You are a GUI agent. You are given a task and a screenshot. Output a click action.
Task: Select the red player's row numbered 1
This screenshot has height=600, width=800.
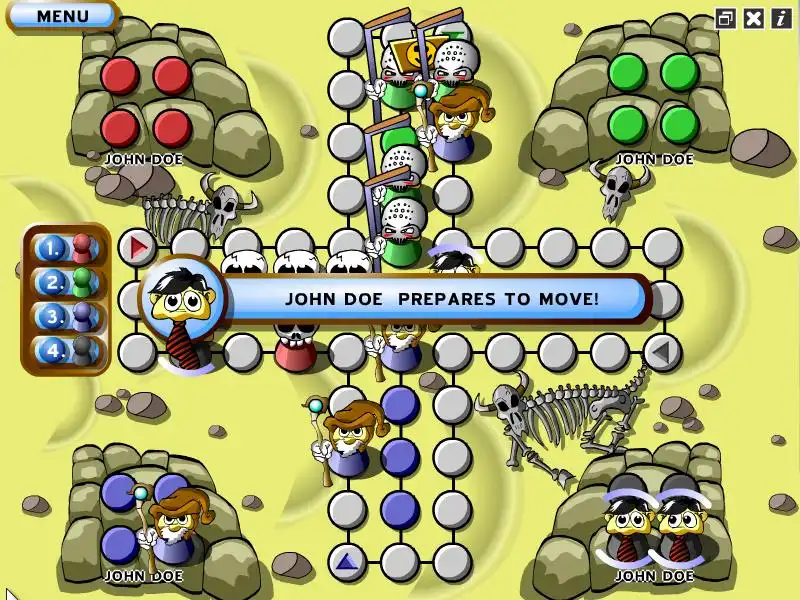pos(66,247)
